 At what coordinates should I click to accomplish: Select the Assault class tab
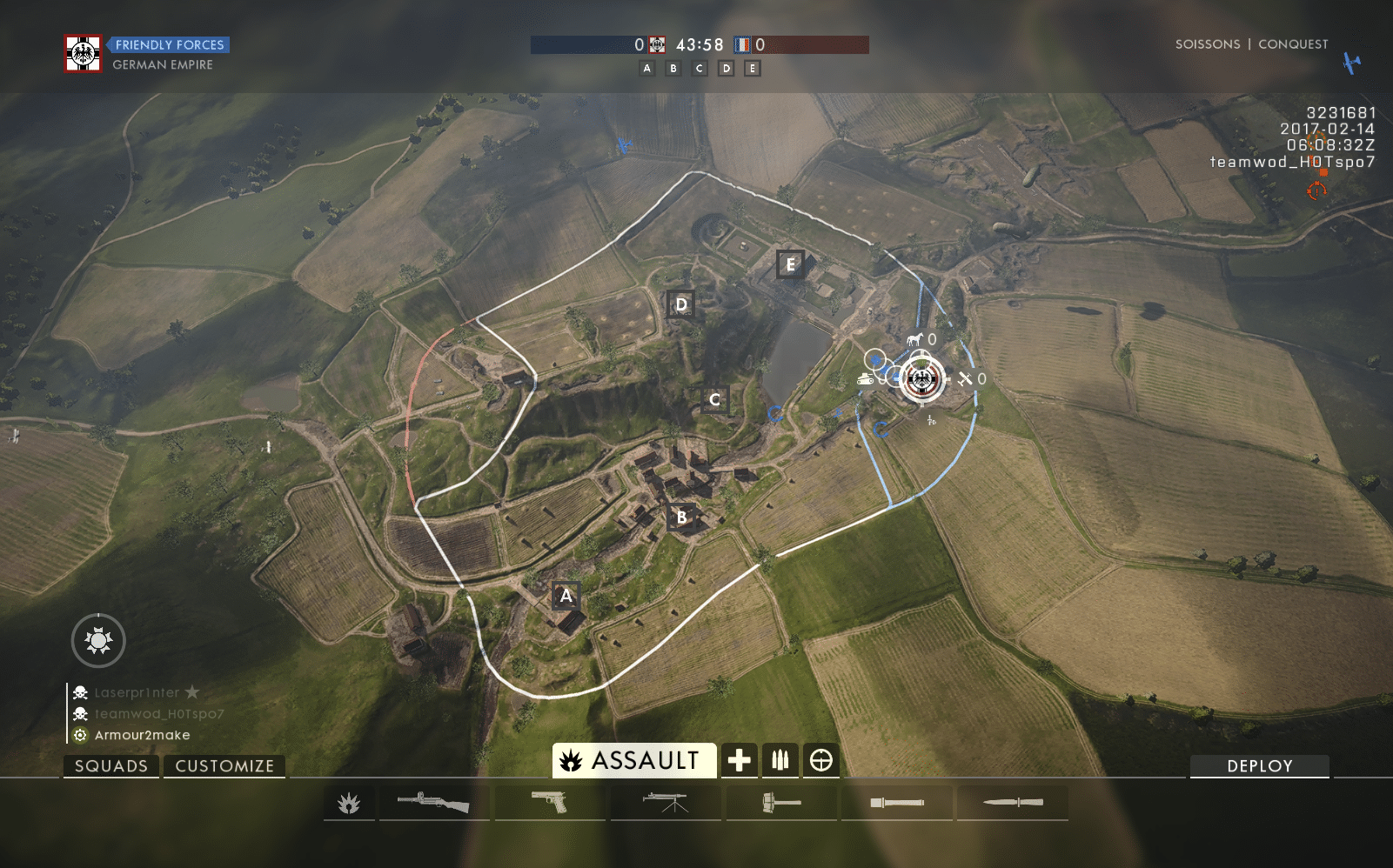point(634,760)
